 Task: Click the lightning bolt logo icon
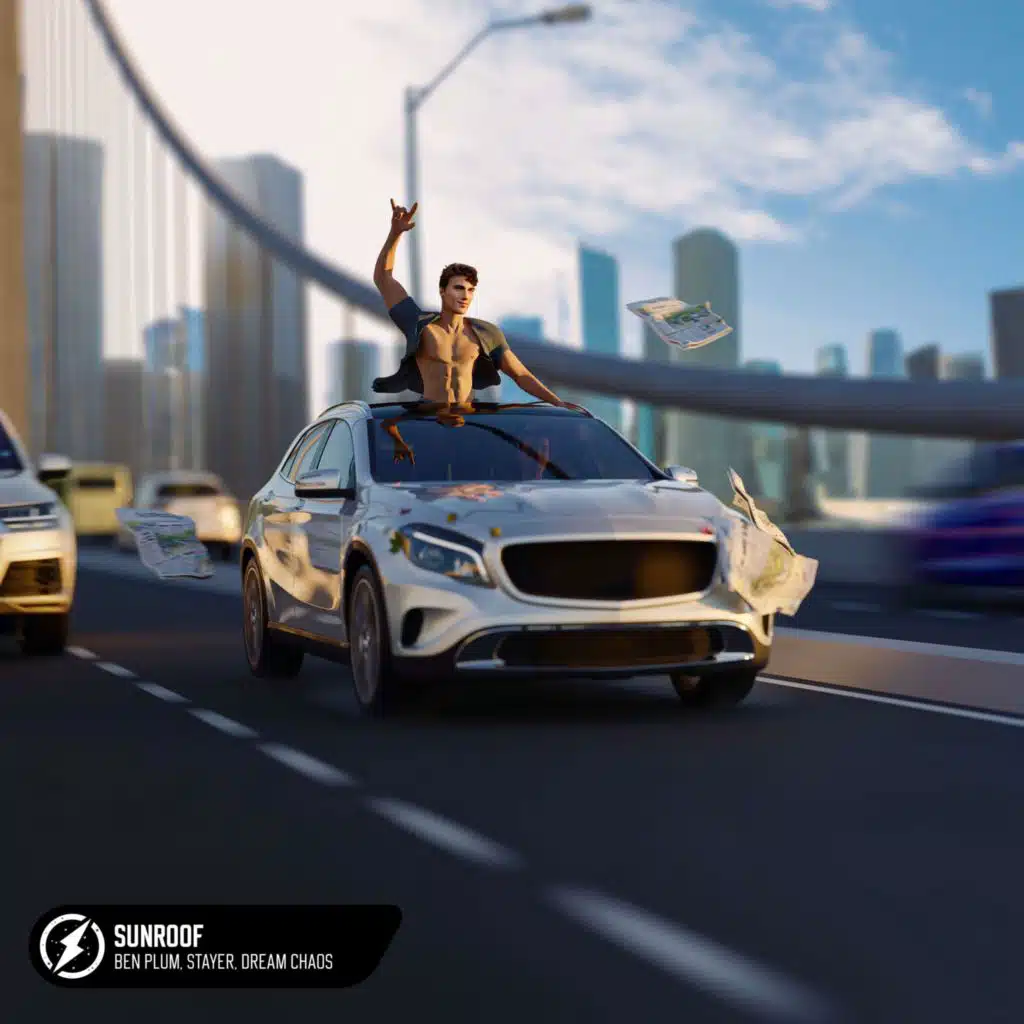point(72,946)
